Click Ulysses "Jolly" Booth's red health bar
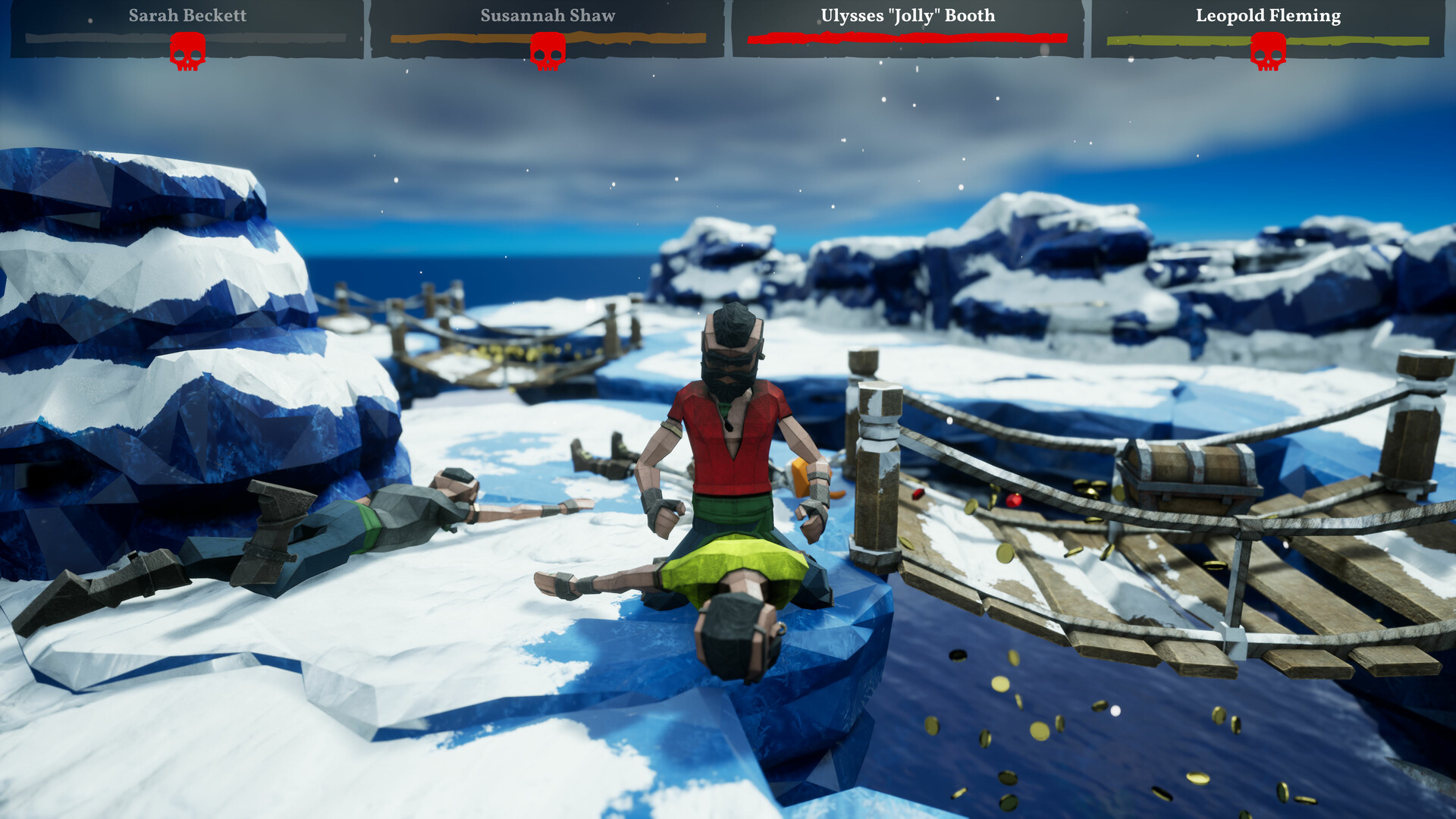The width and height of the screenshot is (1456, 819). pos(905,36)
